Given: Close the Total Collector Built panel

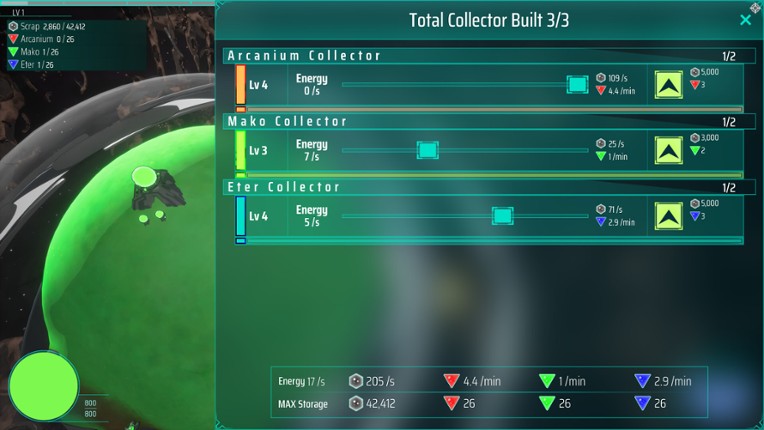Looking at the screenshot, I should pos(745,20).
